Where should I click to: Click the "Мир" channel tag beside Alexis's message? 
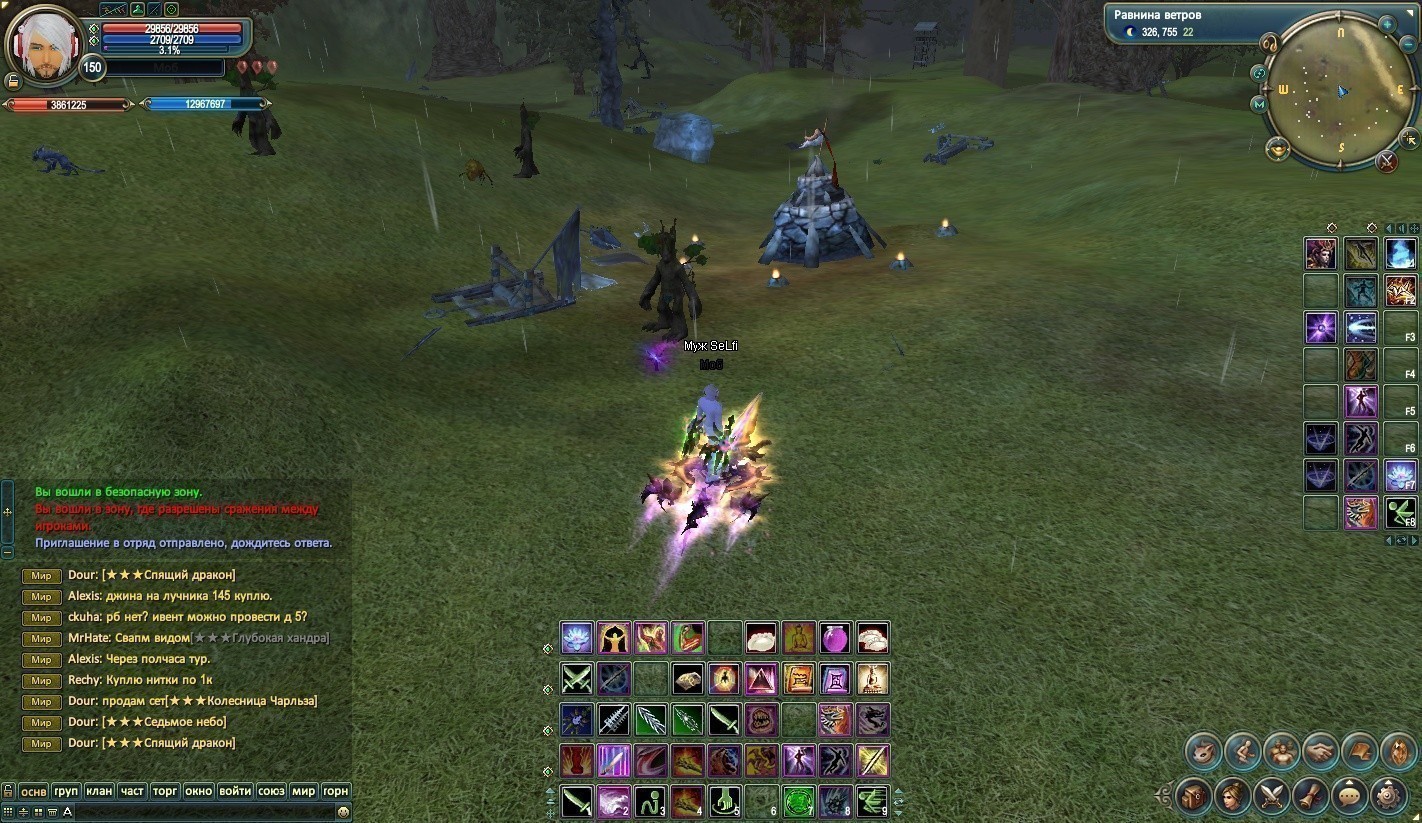[x=41, y=596]
